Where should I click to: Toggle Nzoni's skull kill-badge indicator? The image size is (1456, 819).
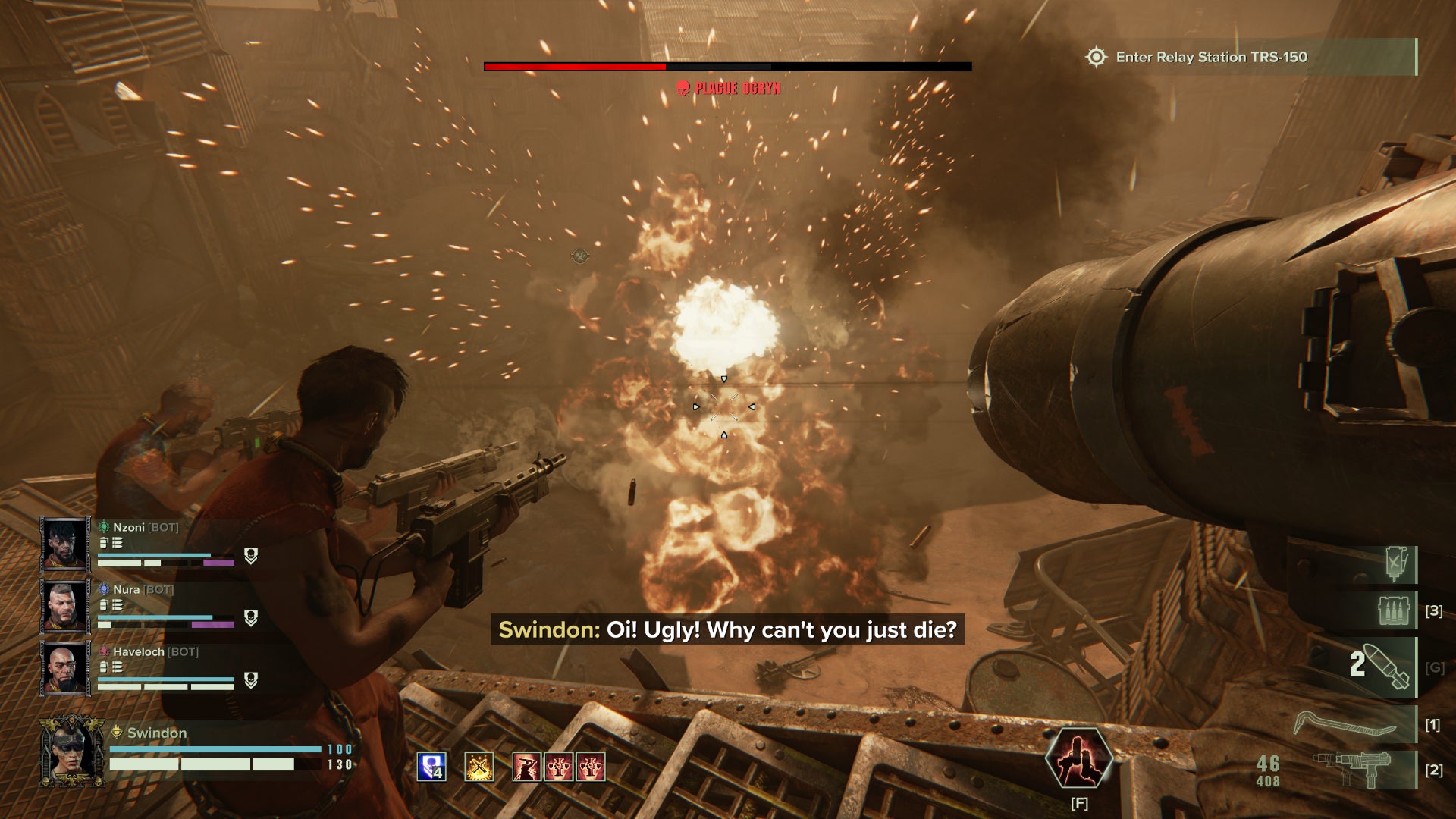[250, 557]
